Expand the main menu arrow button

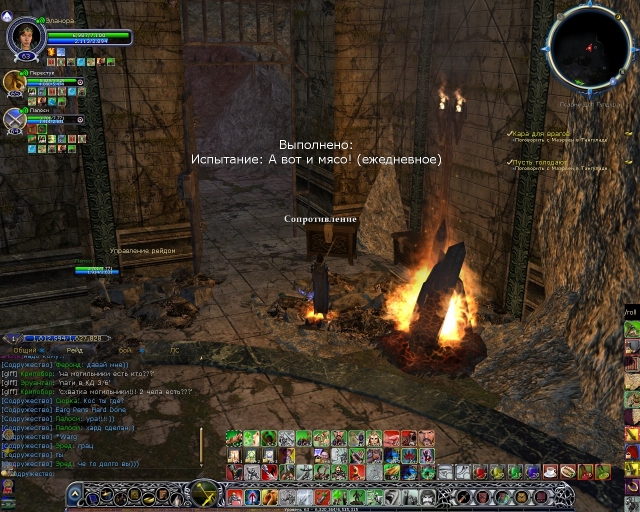(77, 494)
